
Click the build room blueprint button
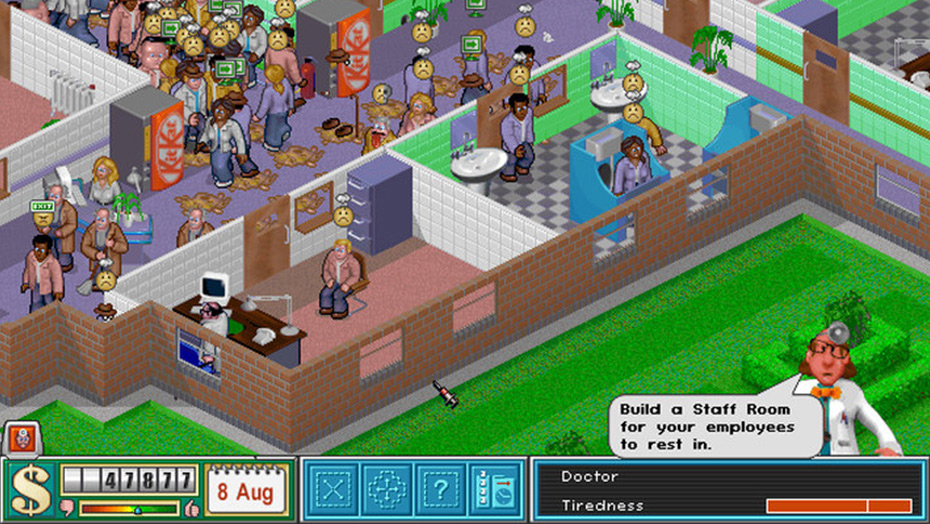coord(333,490)
